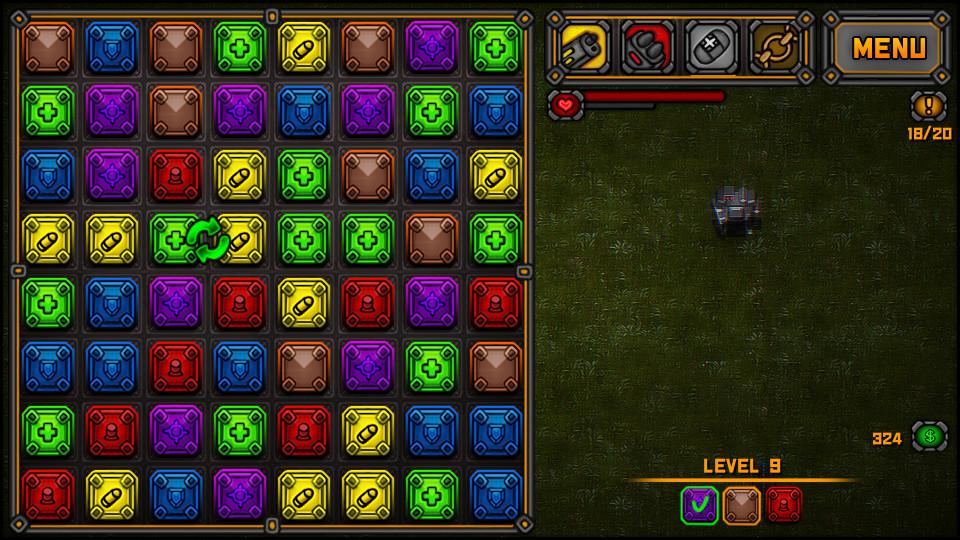Activate the chain links ability icon

point(775,47)
